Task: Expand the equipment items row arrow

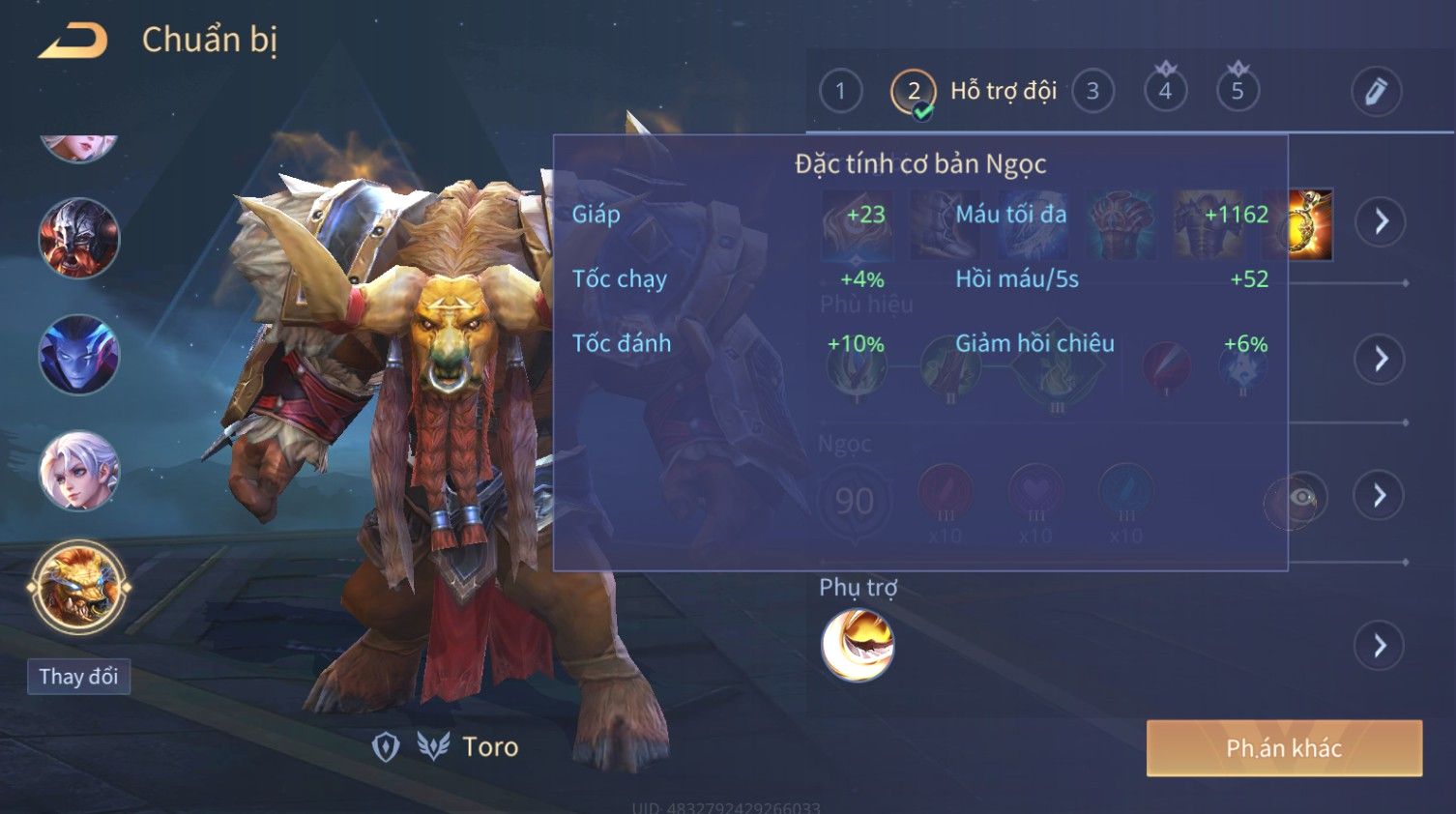Action: tap(1381, 222)
